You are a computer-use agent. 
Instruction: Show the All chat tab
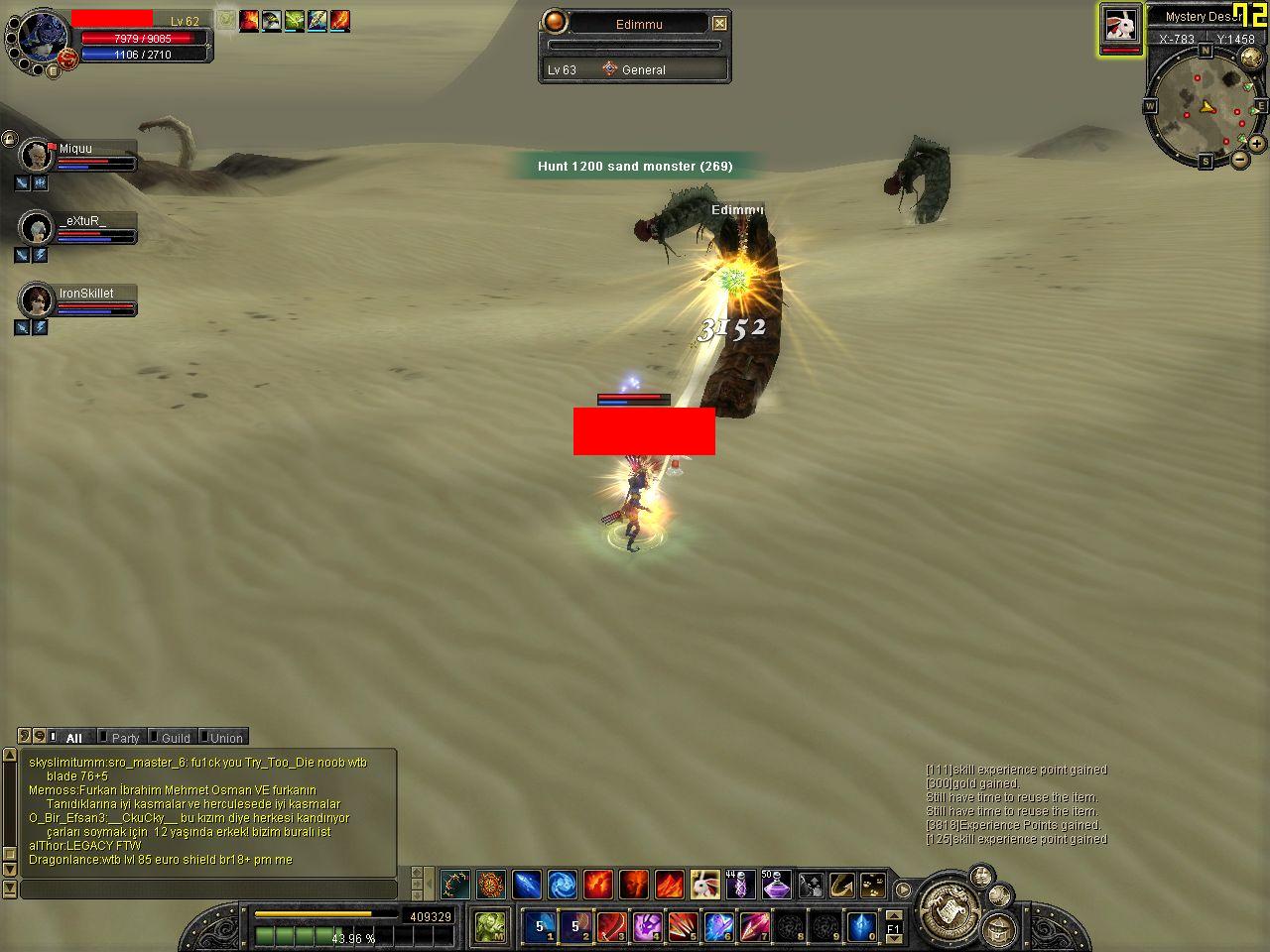[73, 738]
